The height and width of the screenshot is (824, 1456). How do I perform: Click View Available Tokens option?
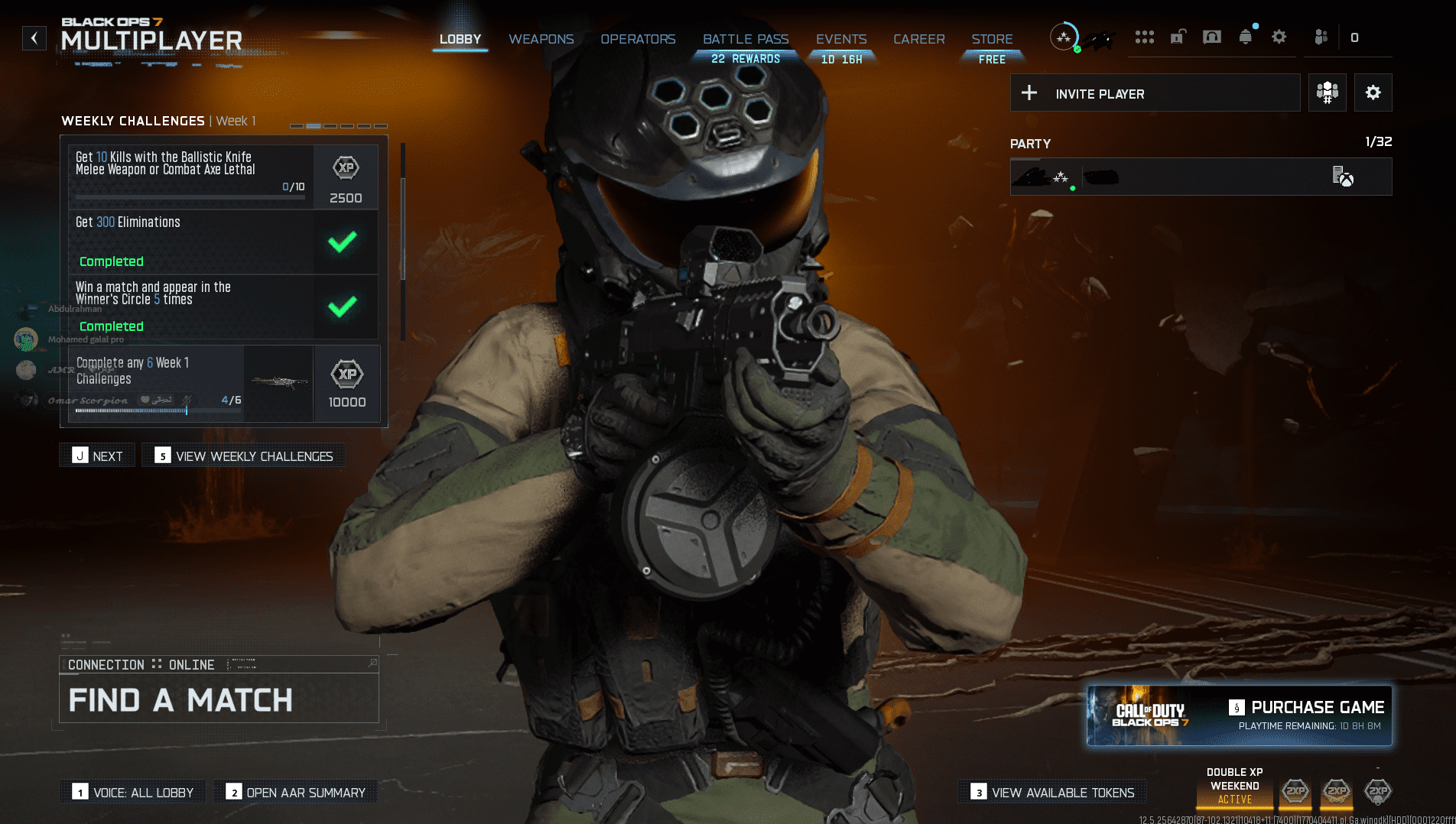tap(1051, 792)
